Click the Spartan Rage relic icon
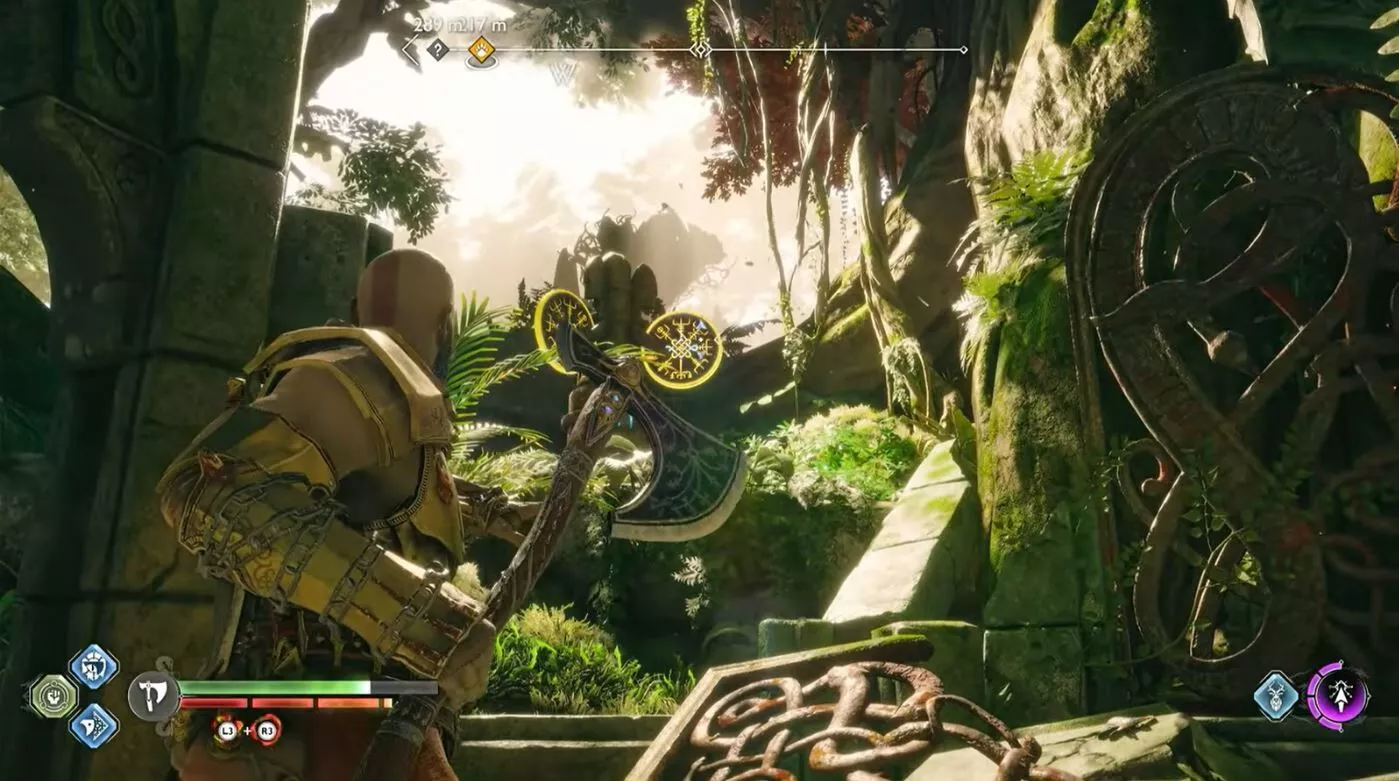The height and width of the screenshot is (781, 1399). [52, 695]
